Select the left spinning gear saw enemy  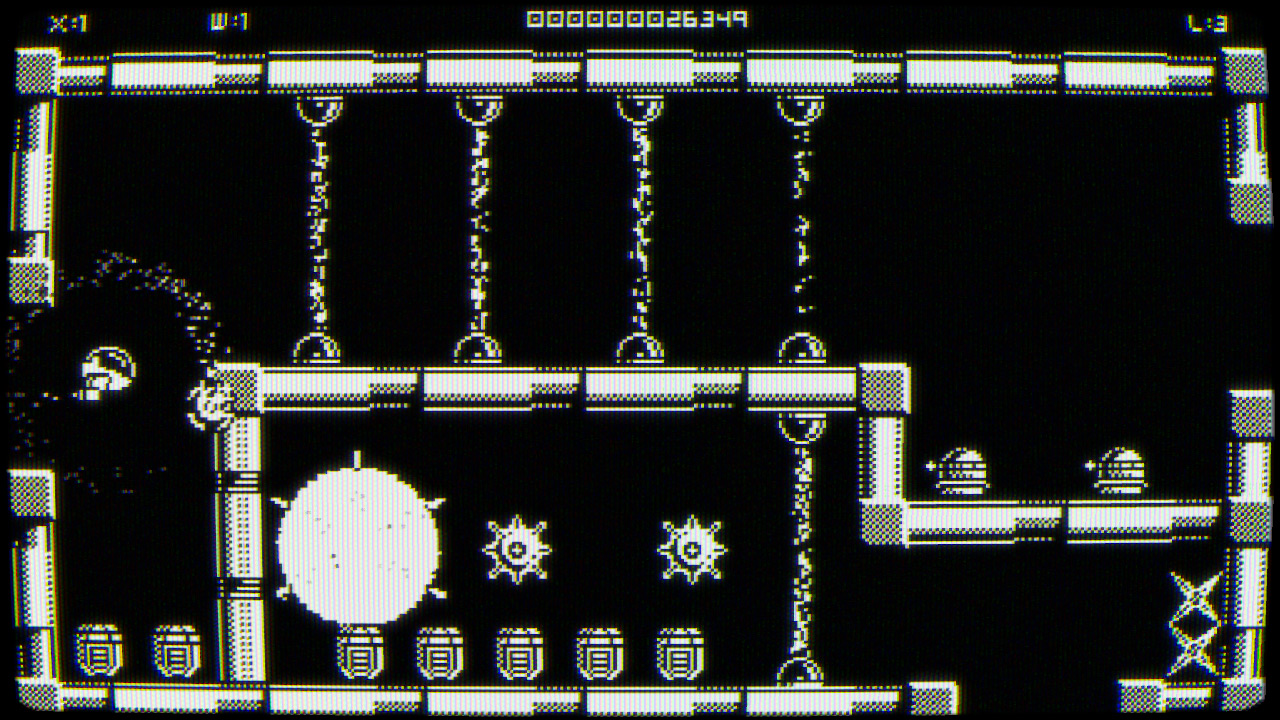(x=518, y=547)
